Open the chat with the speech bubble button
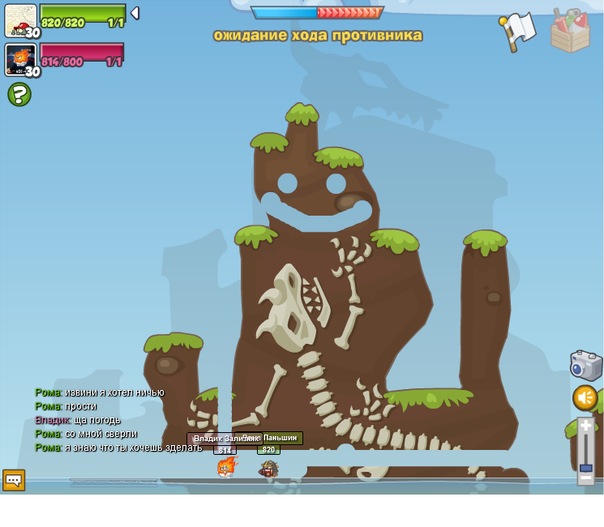Viewport: 604px width, 527px height. [x=13, y=480]
